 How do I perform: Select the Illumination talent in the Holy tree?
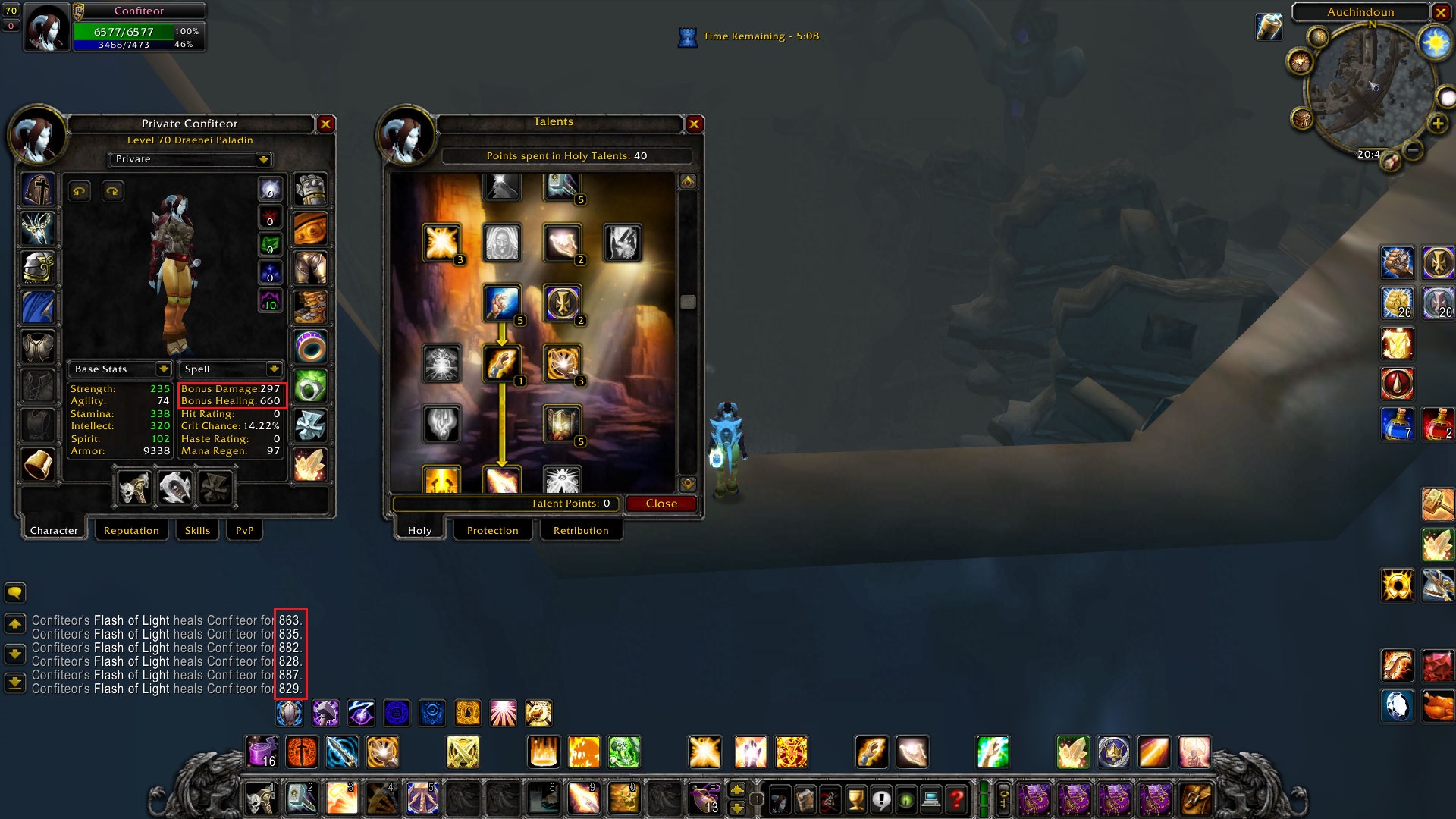[x=501, y=303]
